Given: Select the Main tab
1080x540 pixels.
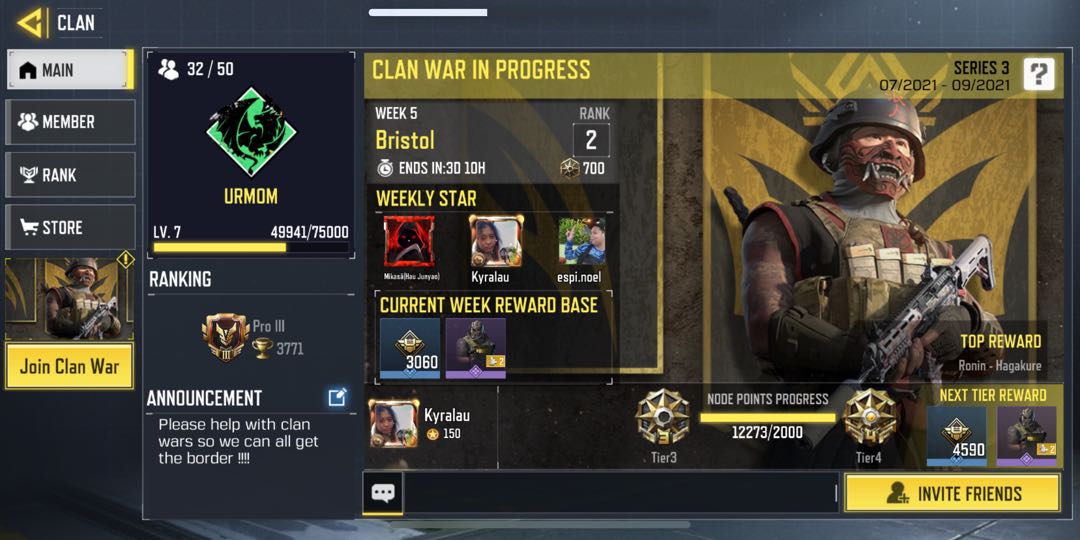Looking at the screenshot, I should point(70,70).
